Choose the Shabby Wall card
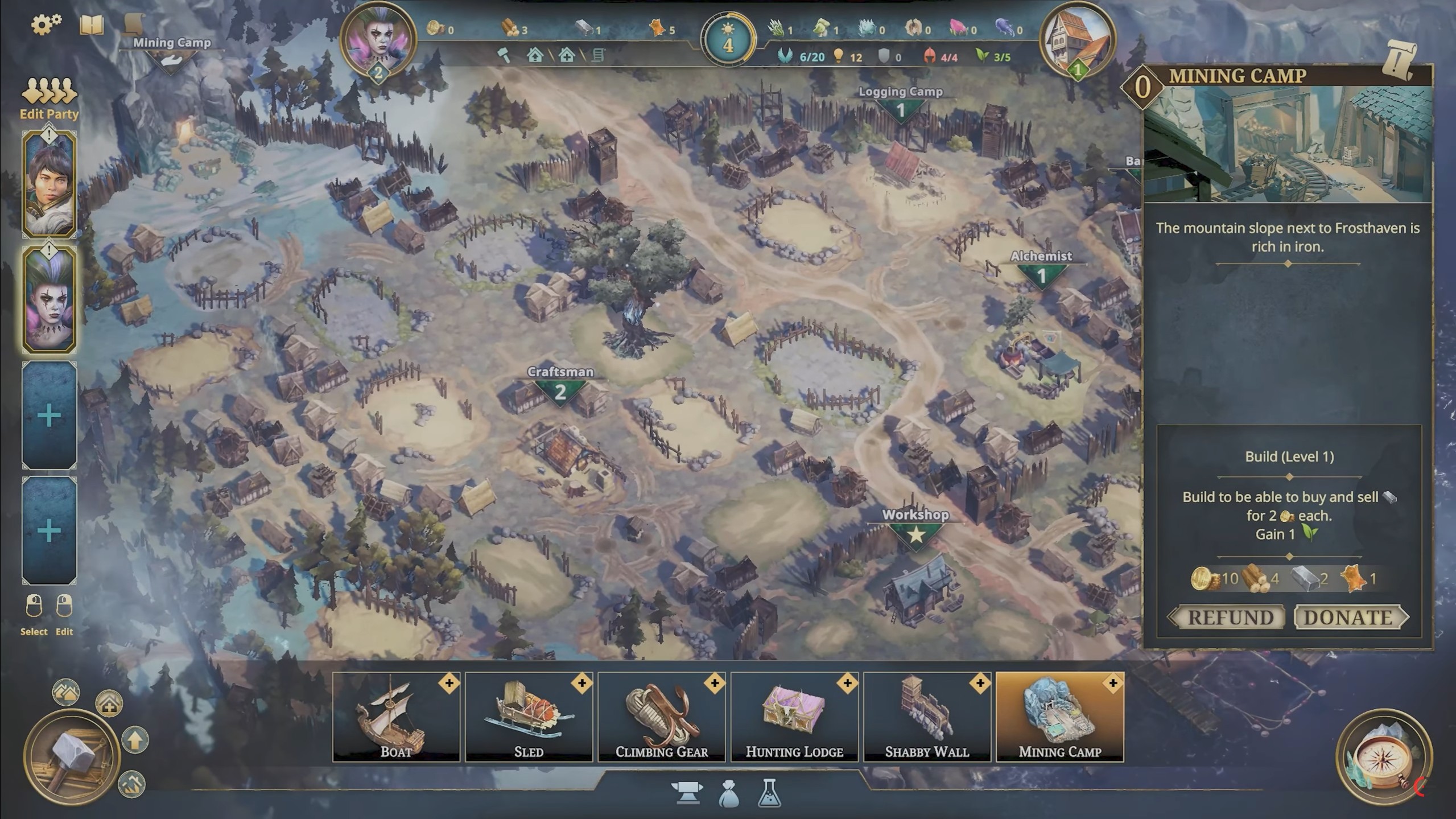The image size is (1456, 819). tap(927, 717)
